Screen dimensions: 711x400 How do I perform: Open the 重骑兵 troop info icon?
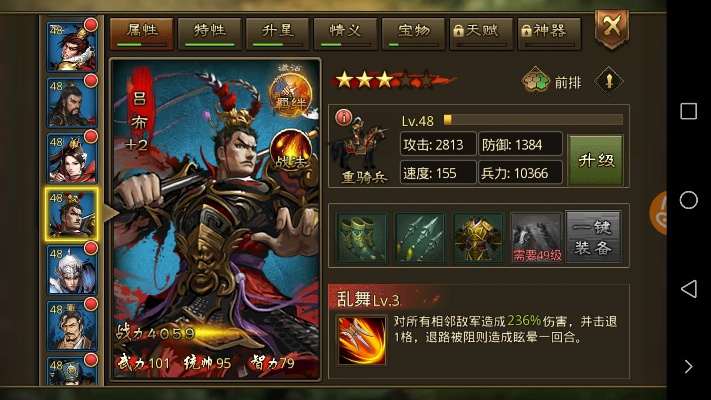[361, 148]
